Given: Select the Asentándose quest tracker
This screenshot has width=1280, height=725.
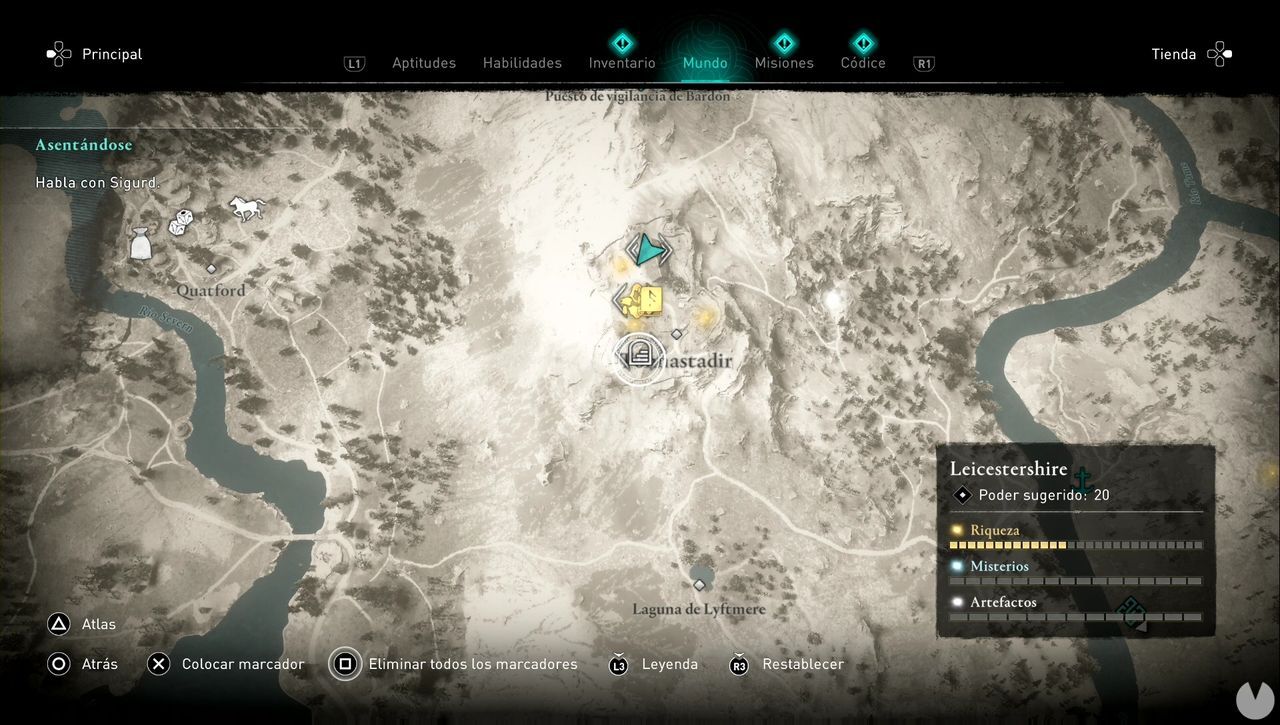Looking at the screenshot, I should 84,145.
